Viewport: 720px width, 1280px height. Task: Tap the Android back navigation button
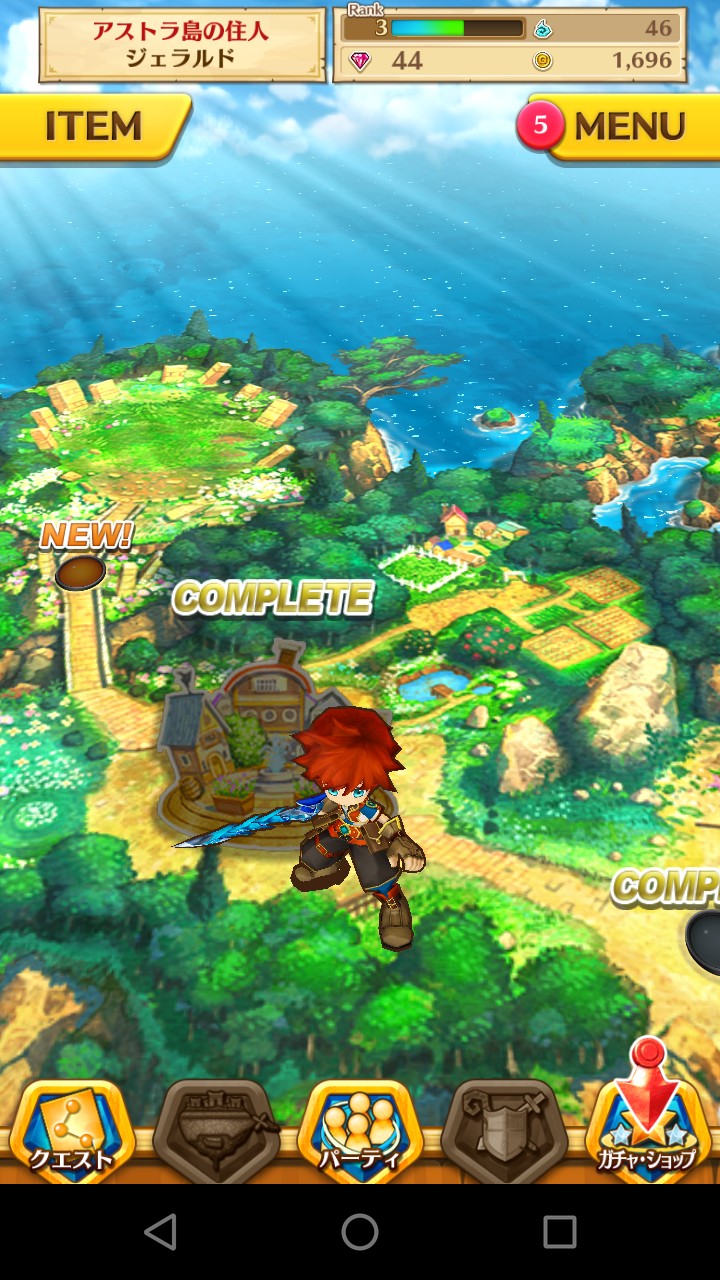pos(160,1232)
